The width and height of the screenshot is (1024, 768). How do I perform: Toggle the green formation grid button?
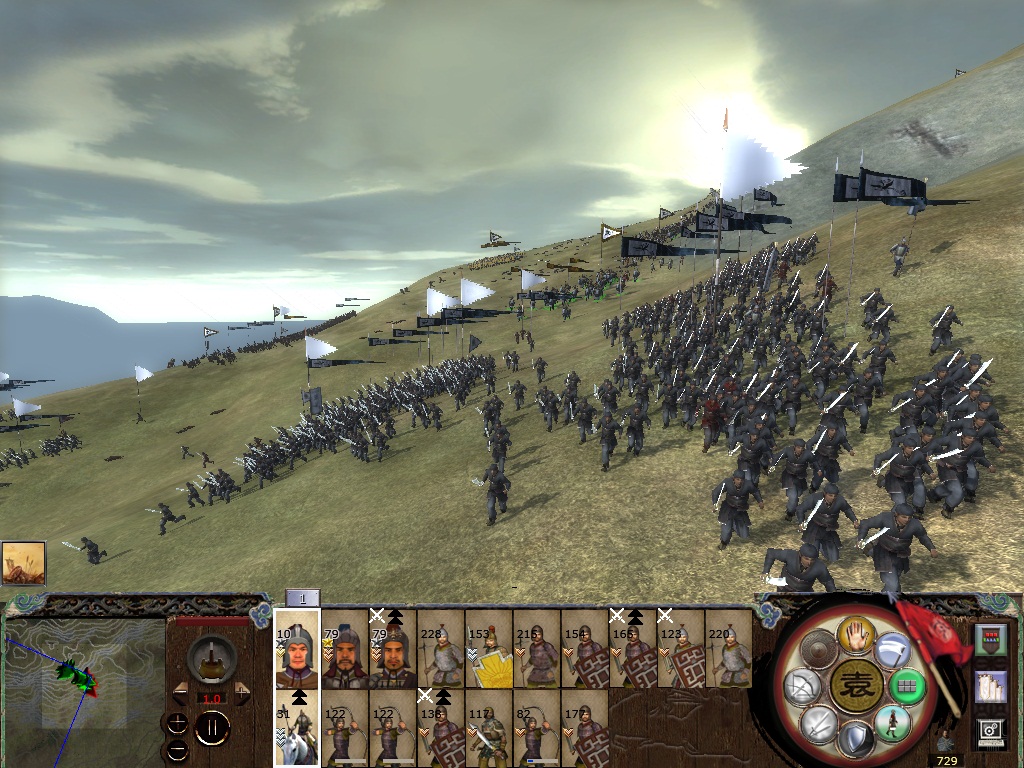pos(909,686)
